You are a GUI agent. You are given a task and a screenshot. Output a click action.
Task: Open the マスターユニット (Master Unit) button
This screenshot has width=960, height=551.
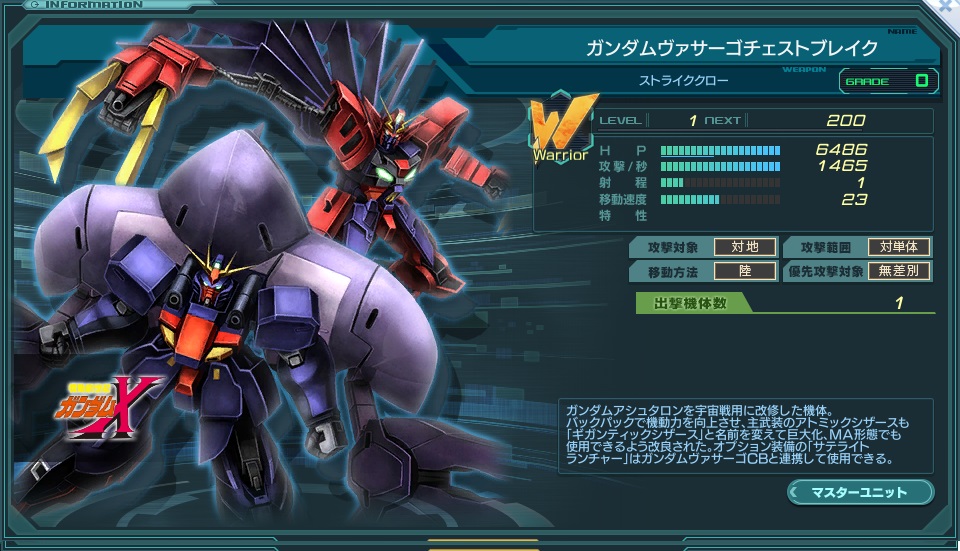tap(860, 492)
